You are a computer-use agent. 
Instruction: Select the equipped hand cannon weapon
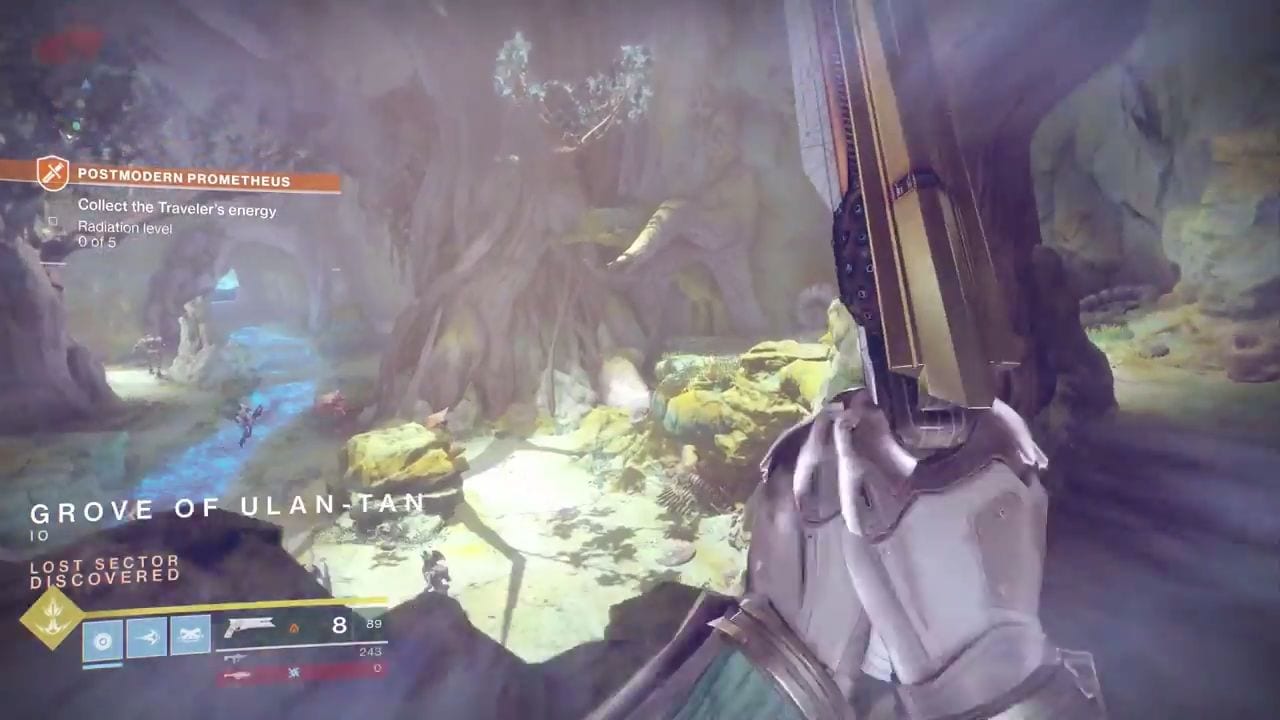tap(249, 627)
